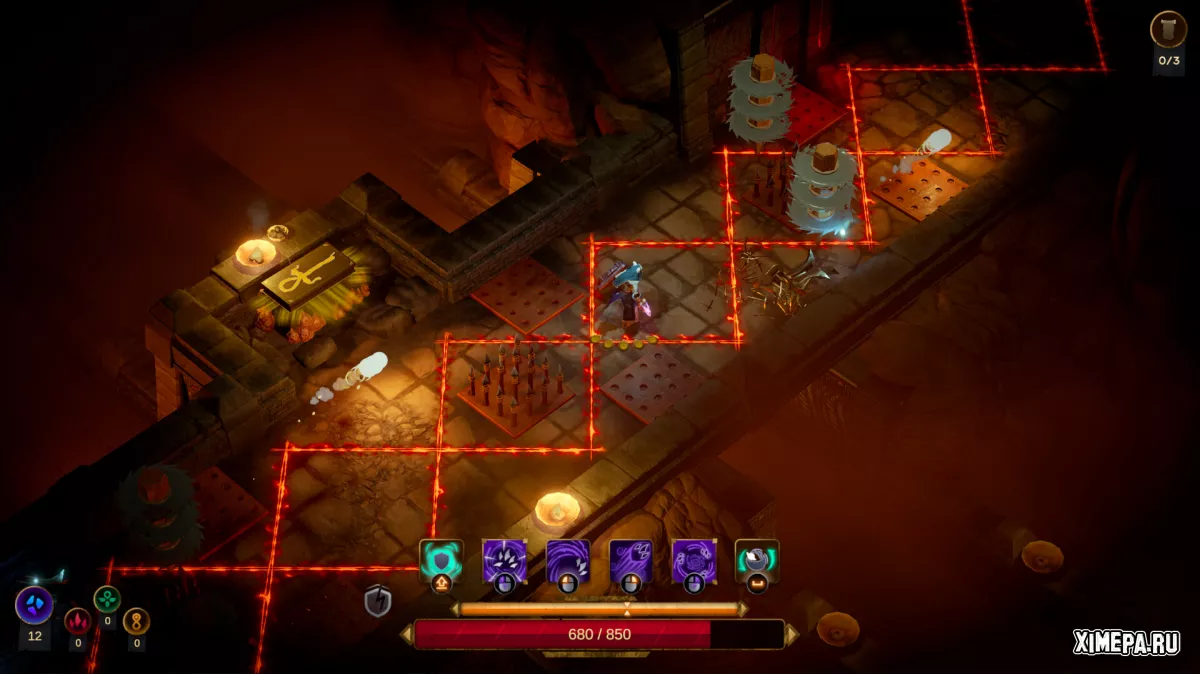The width and height of the screenshot is (1200, 674).
Task: Select the blue crystal currency icon
Action: tap(34, 605)
